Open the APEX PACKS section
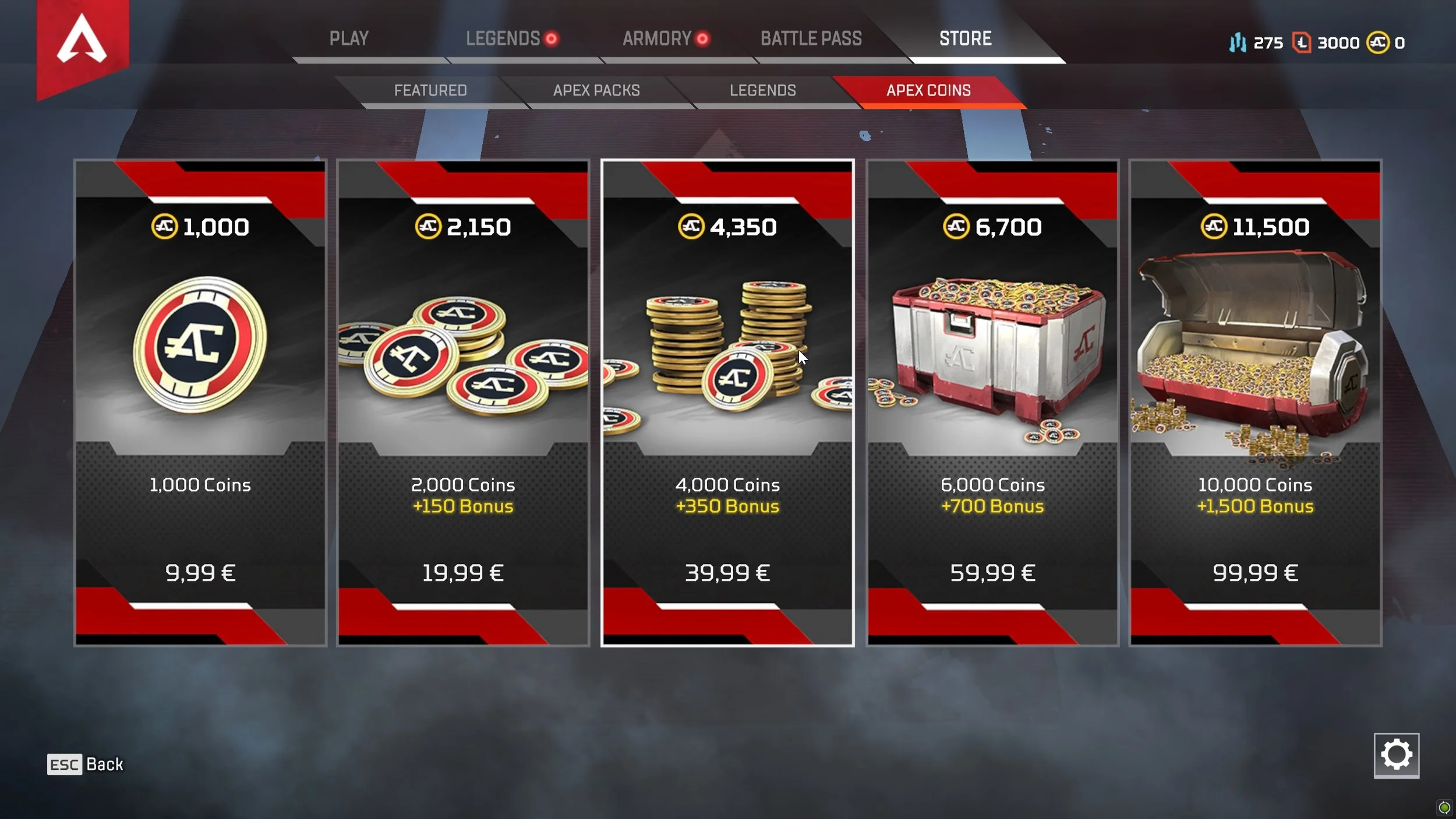Screen dimensions: 1456x819 (x=596, y=91)
